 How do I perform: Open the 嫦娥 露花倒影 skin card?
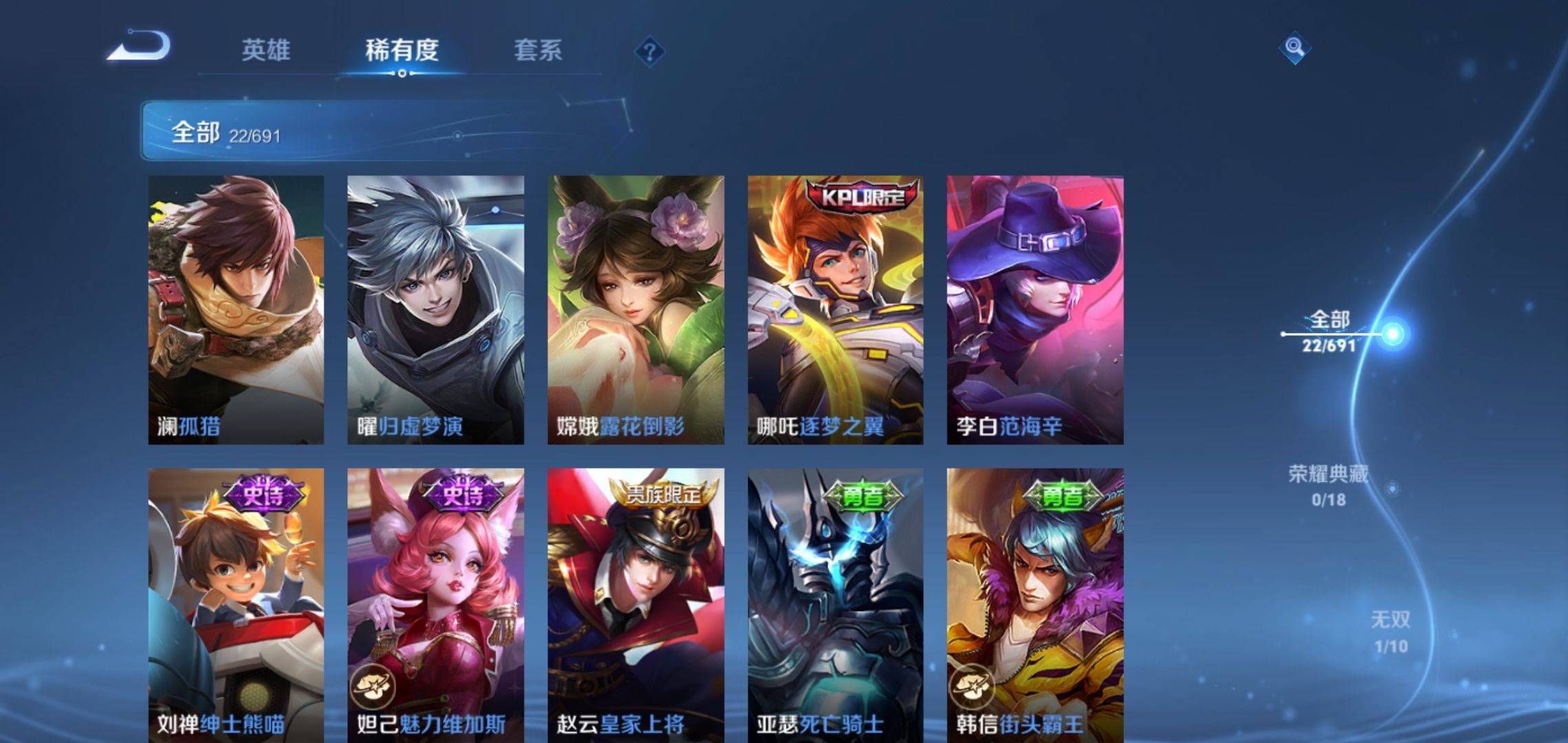[x=635, y=310]
